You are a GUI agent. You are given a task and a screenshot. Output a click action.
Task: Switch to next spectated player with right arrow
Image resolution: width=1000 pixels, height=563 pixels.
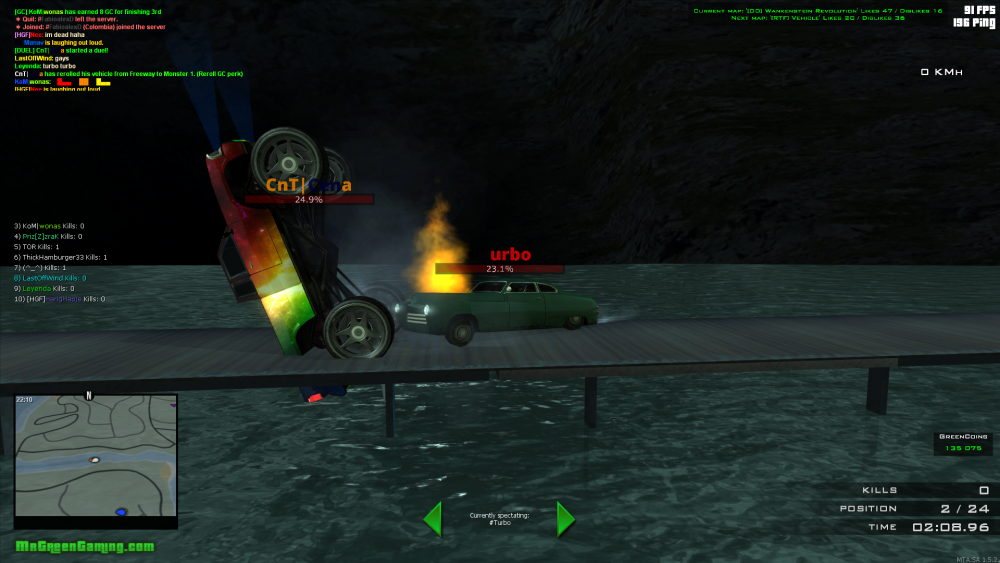(x=565, y=519)
